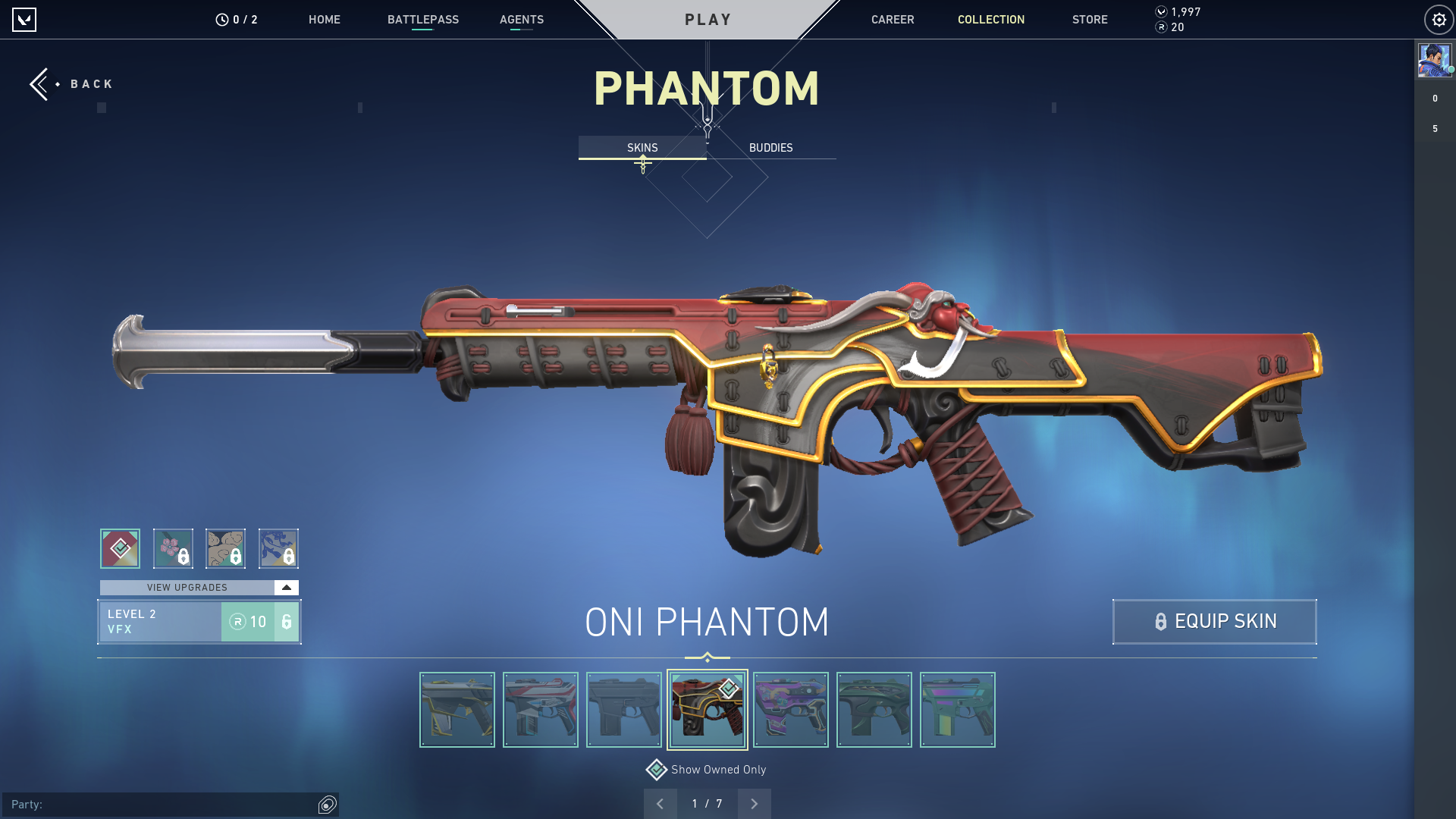The image size is (1456, 819).
Task: Click the Valorant Points currency icon
Action: pyautogui.click(x=1159, y=11)
